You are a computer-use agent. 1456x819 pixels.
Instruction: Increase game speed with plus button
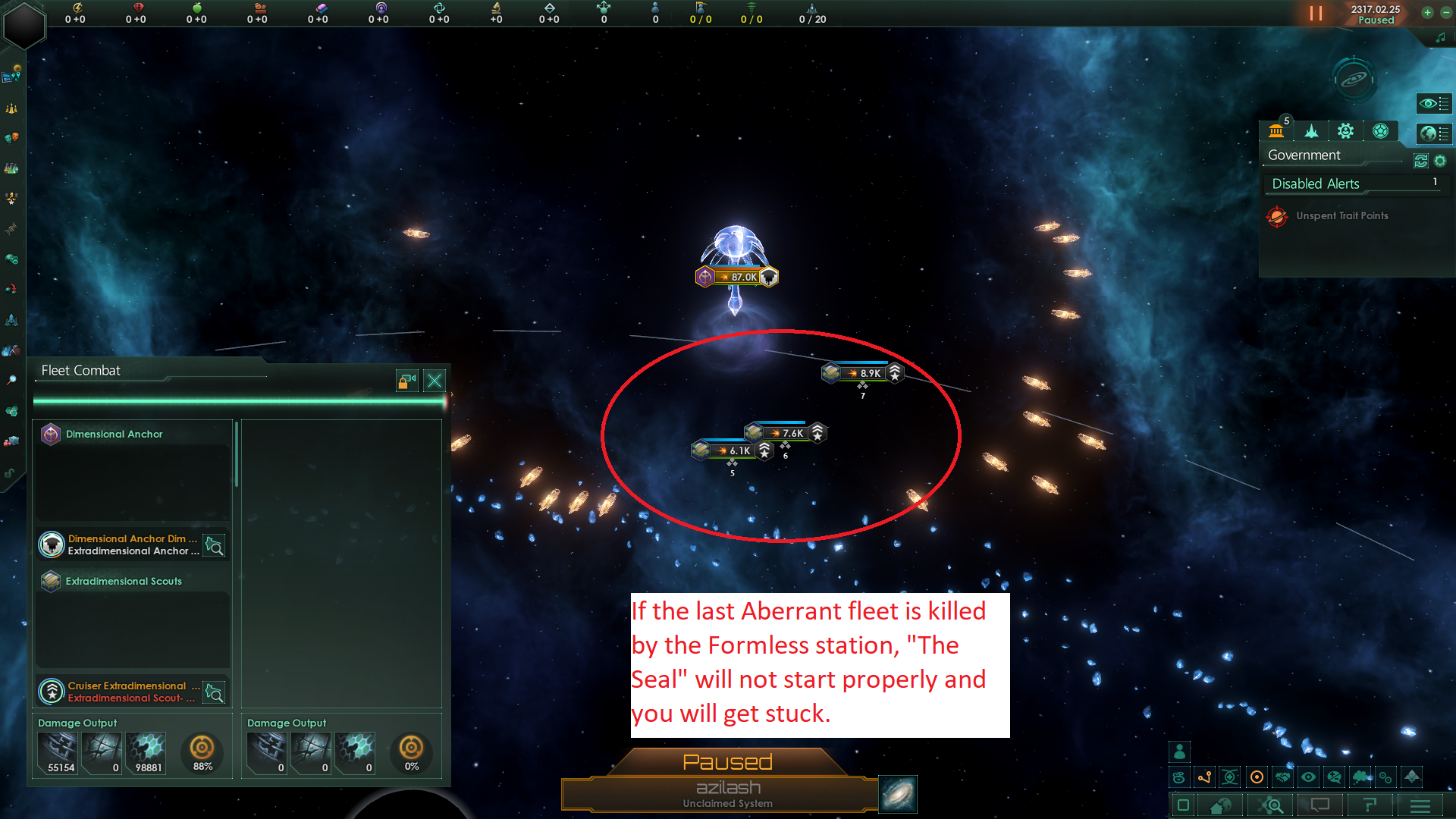[x=1428, y=13]
